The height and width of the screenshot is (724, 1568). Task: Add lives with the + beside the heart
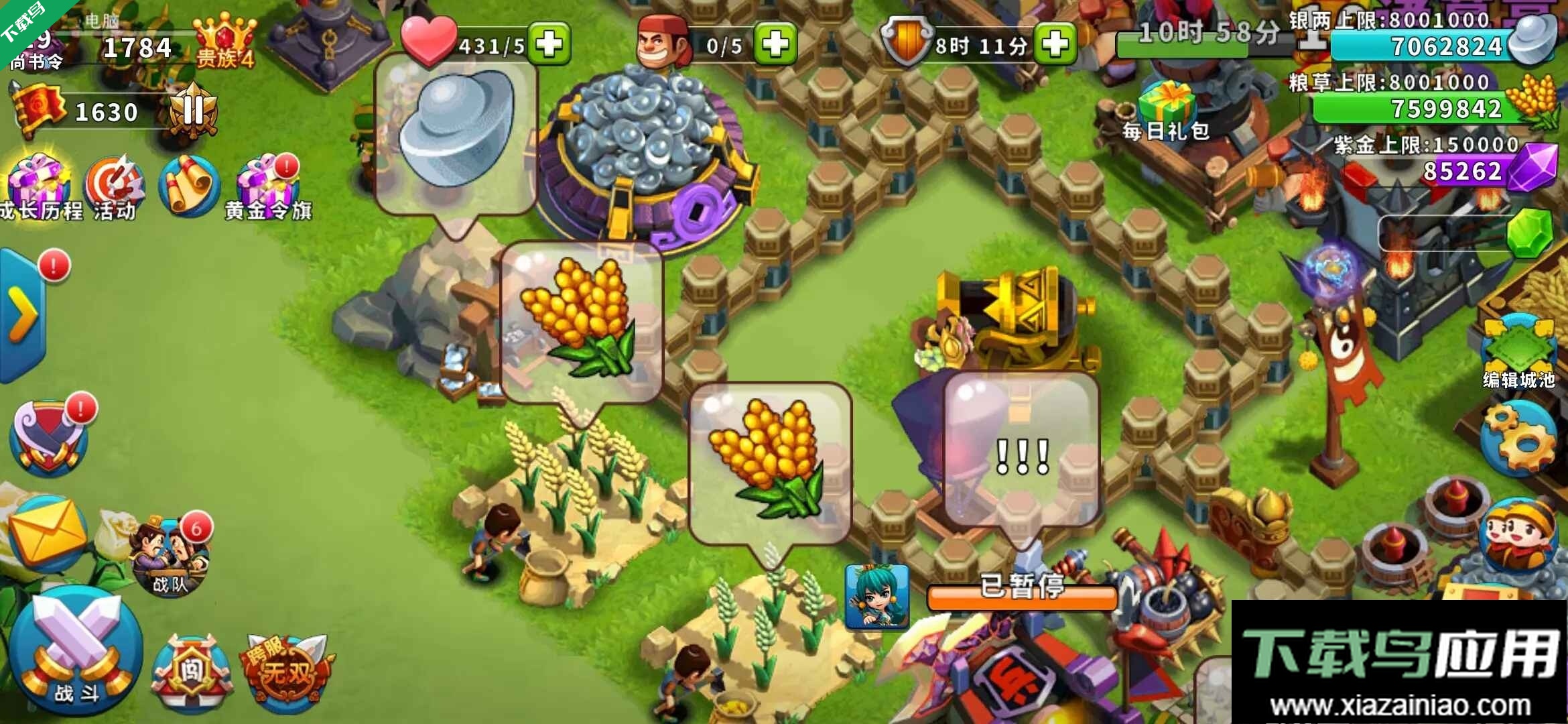click(549, 42)
